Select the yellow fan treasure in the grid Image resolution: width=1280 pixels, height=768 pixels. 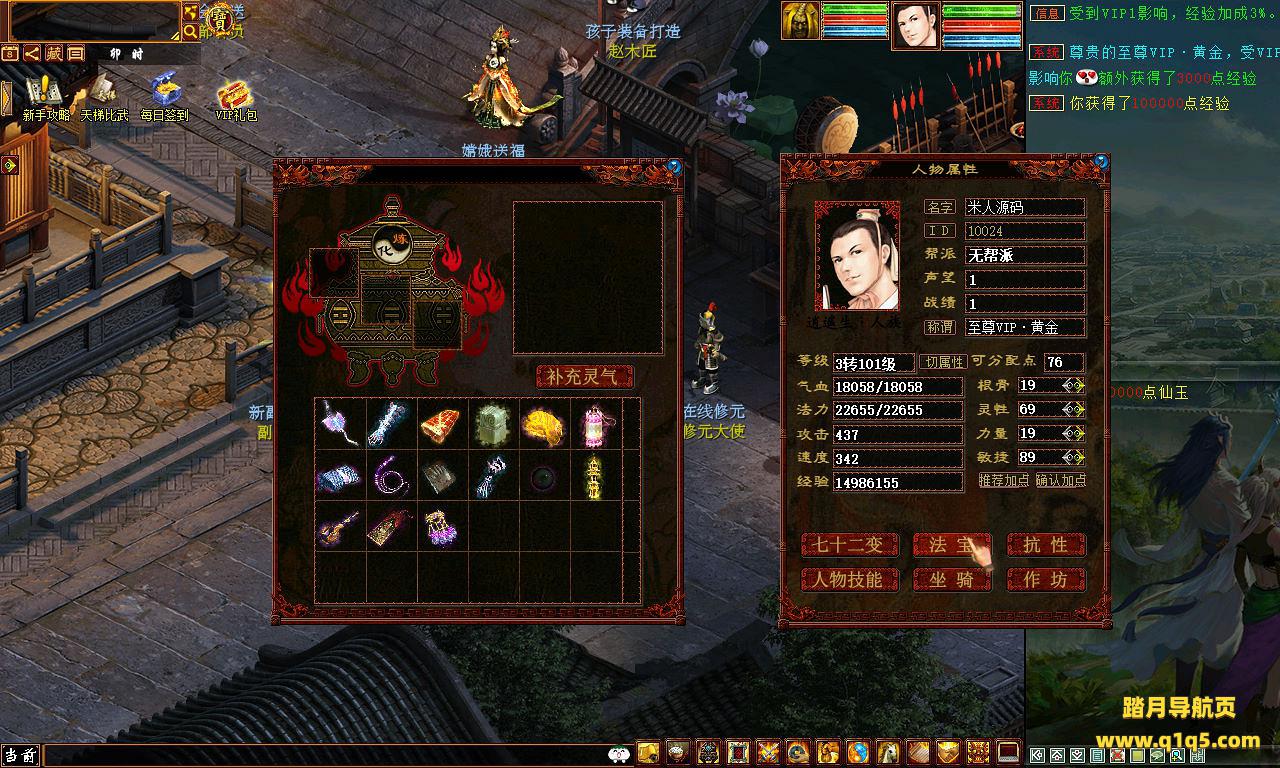click(x=543, y=426)
